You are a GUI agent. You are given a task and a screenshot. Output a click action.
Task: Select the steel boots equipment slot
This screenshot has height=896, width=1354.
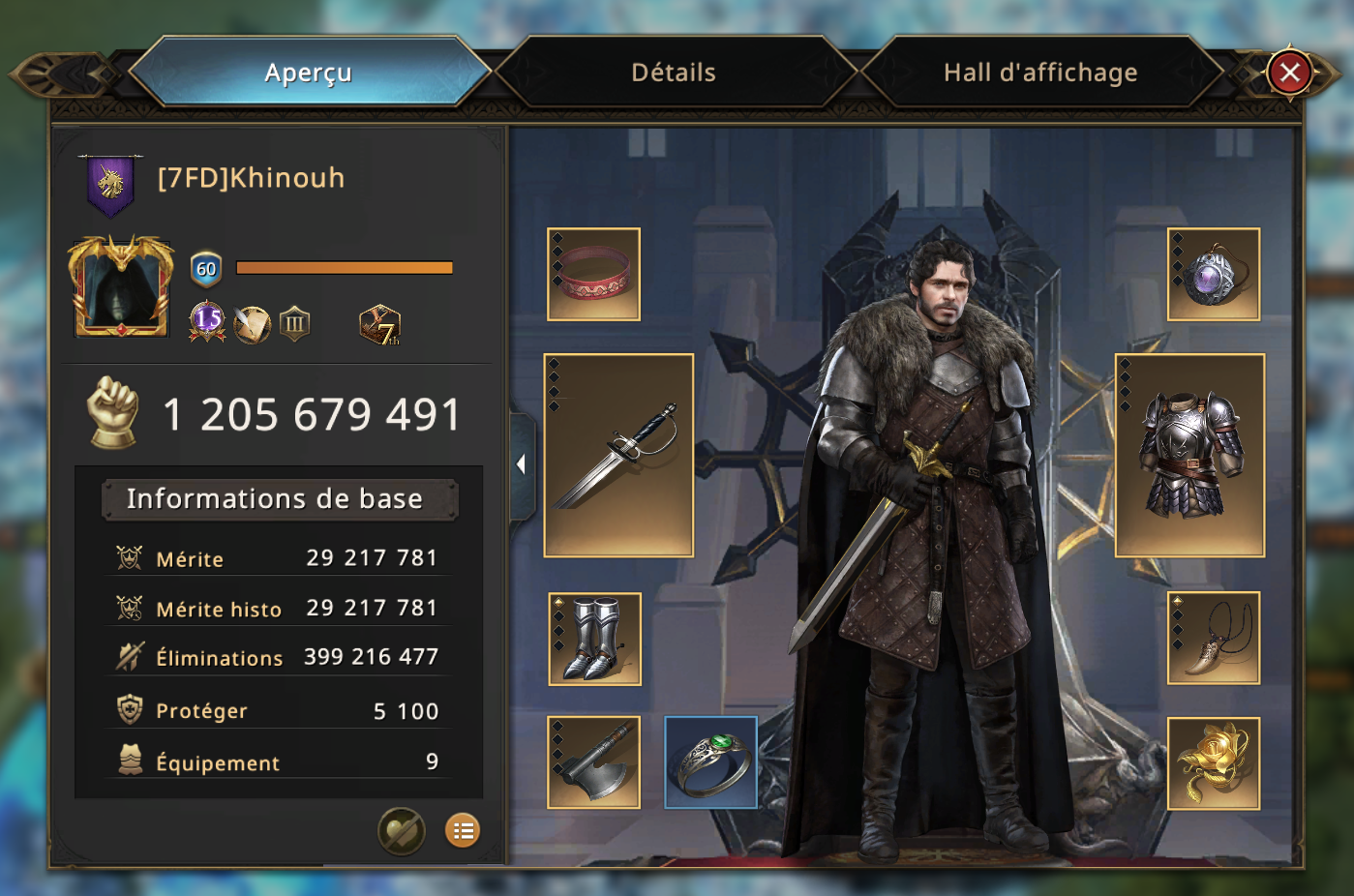click(594, 639)
